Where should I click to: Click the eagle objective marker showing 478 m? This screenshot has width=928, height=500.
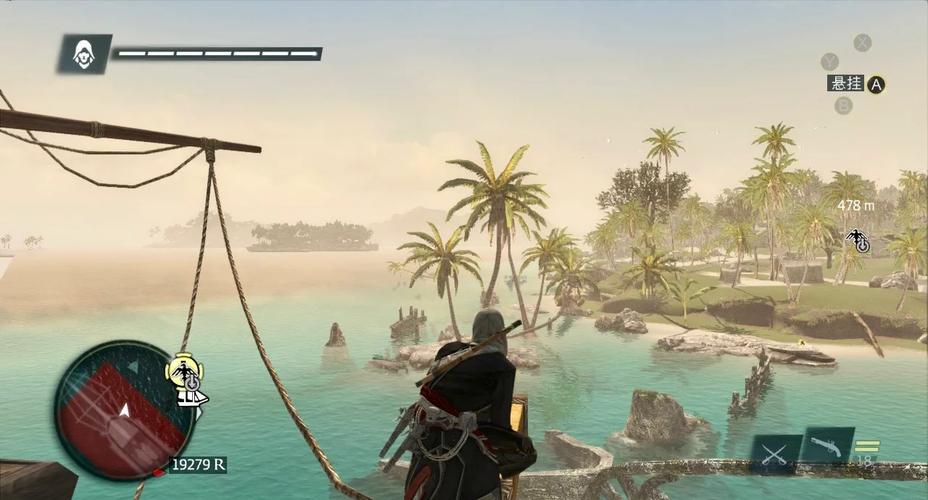[857, 239]
